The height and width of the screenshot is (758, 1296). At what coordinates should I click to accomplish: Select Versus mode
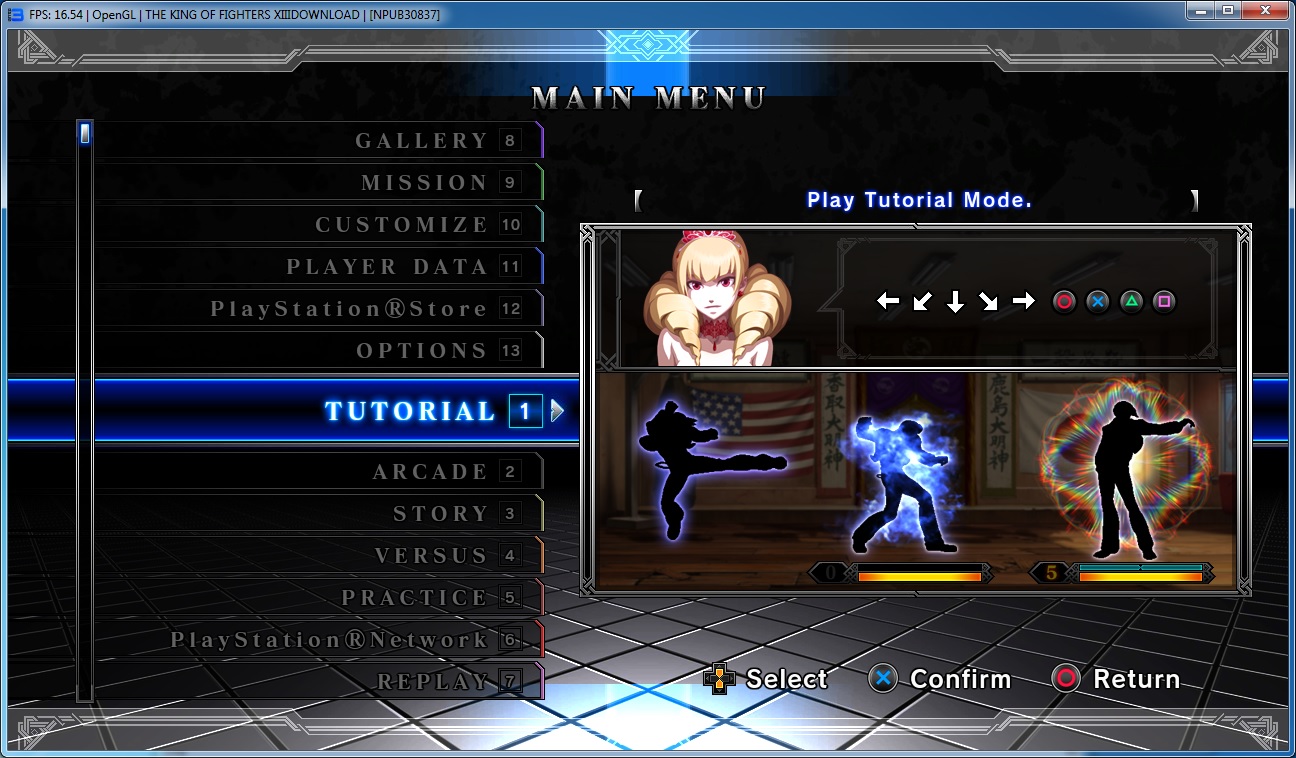[431, 556]
